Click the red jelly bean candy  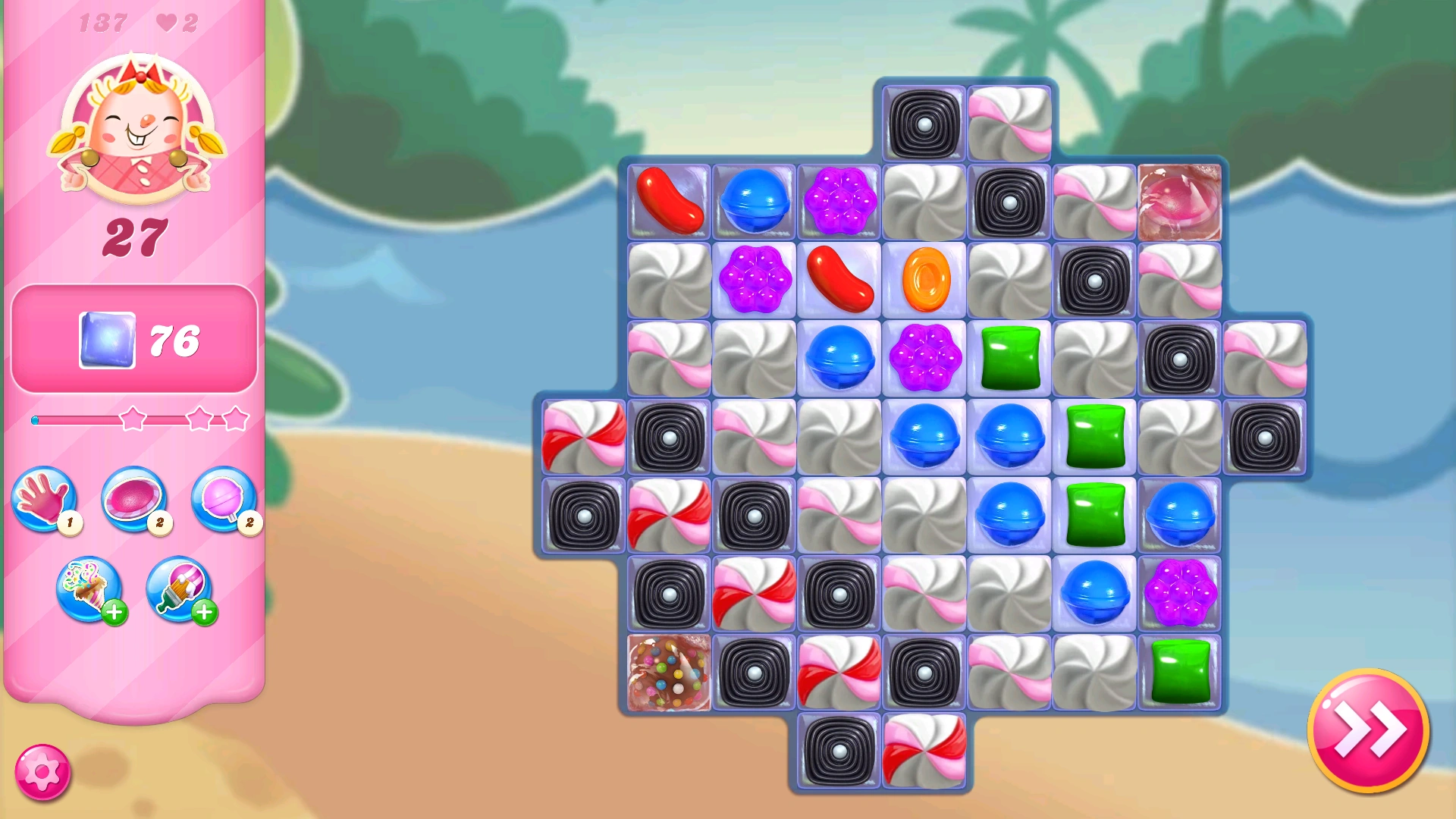pos(670,199)
